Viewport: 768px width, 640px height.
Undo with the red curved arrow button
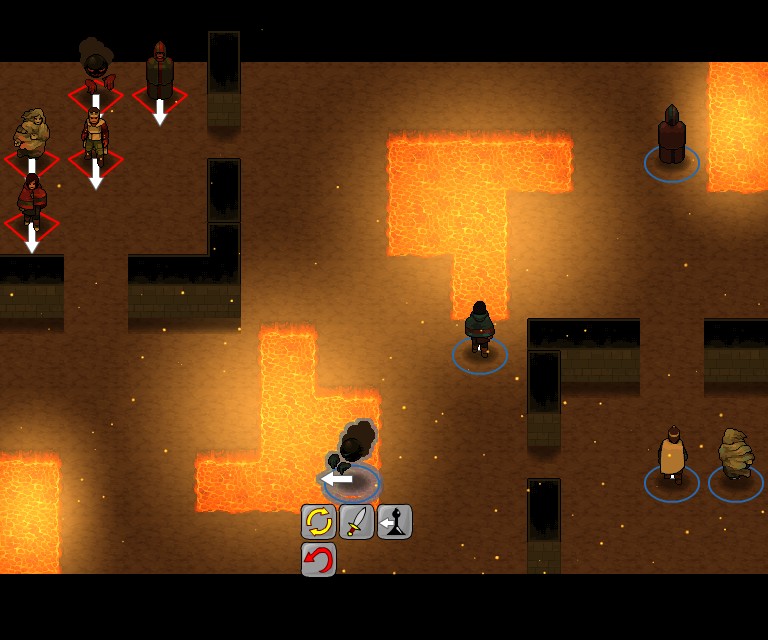318,559
